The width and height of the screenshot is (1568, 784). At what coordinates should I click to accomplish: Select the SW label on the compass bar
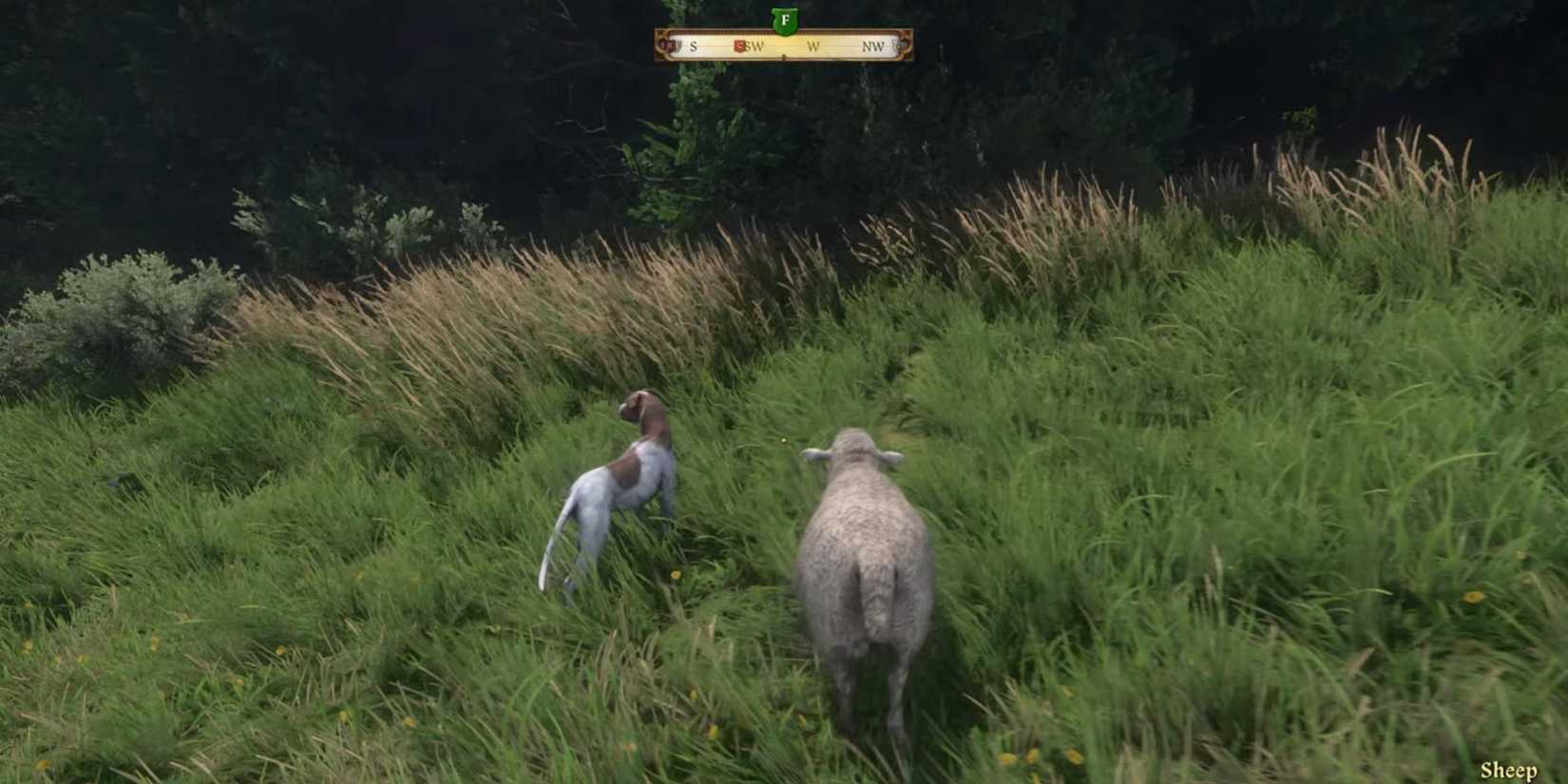pos(755,46)
